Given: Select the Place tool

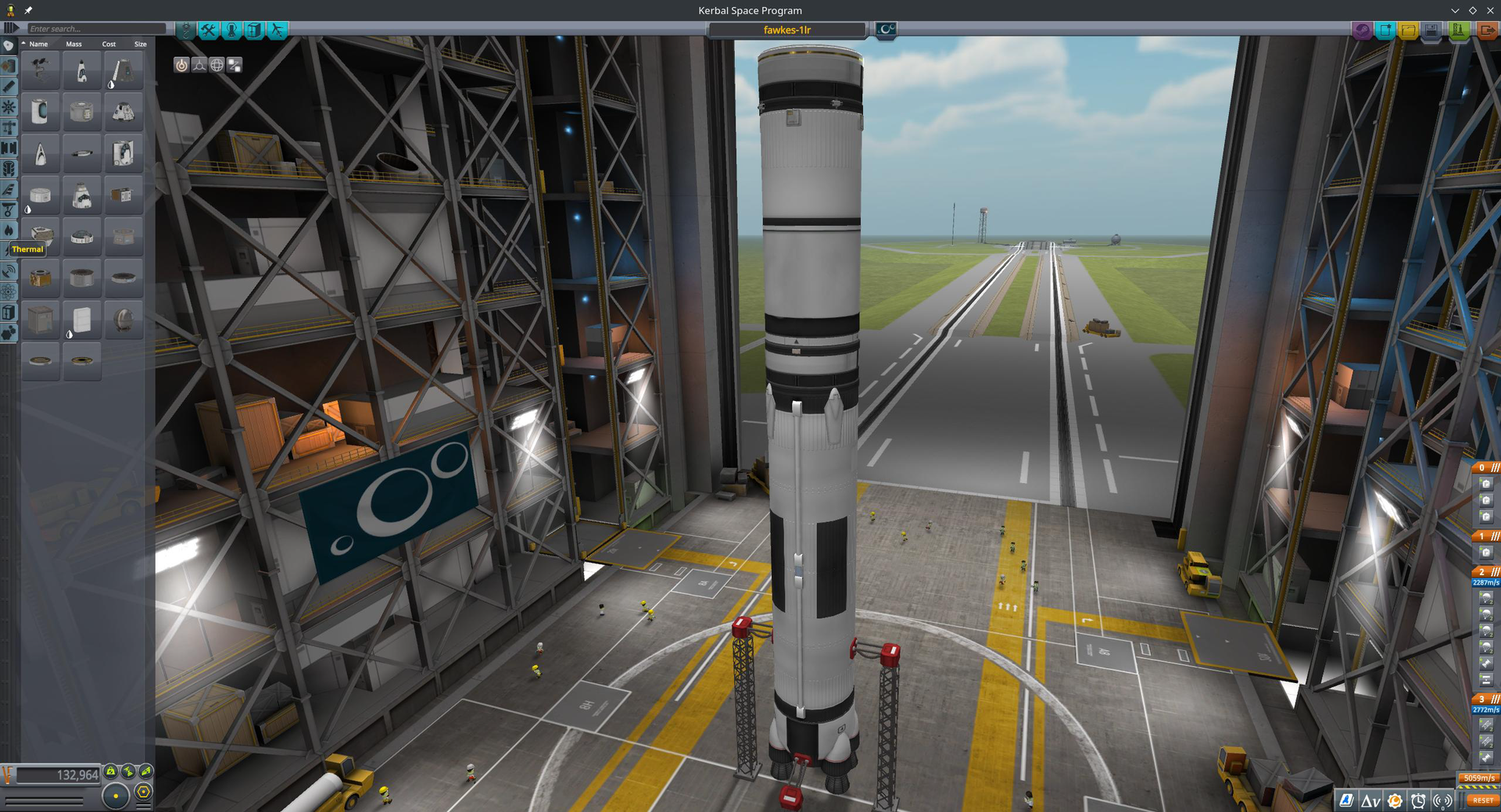Looking at the screenshot, I should (182, 65).
